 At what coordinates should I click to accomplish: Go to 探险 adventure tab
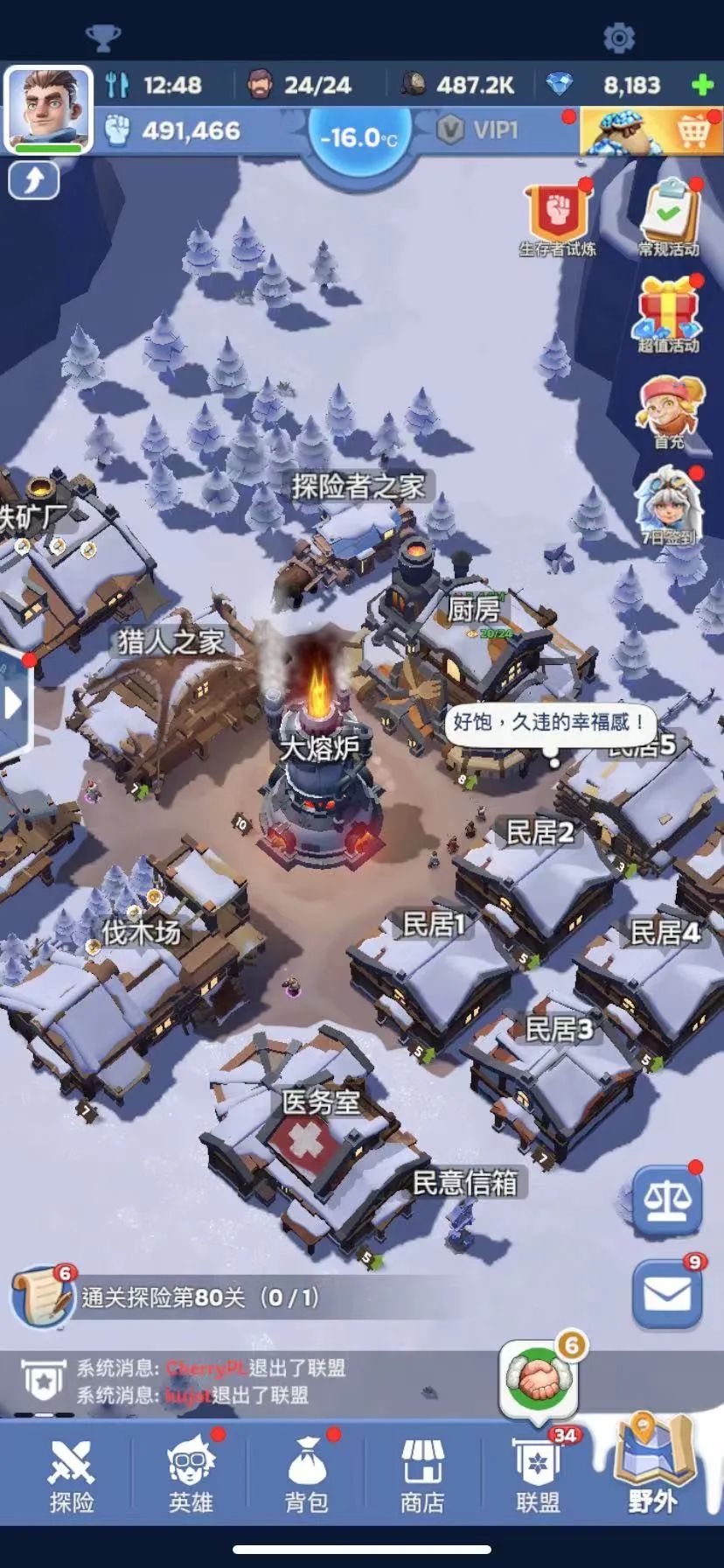tap(71, 1477)
